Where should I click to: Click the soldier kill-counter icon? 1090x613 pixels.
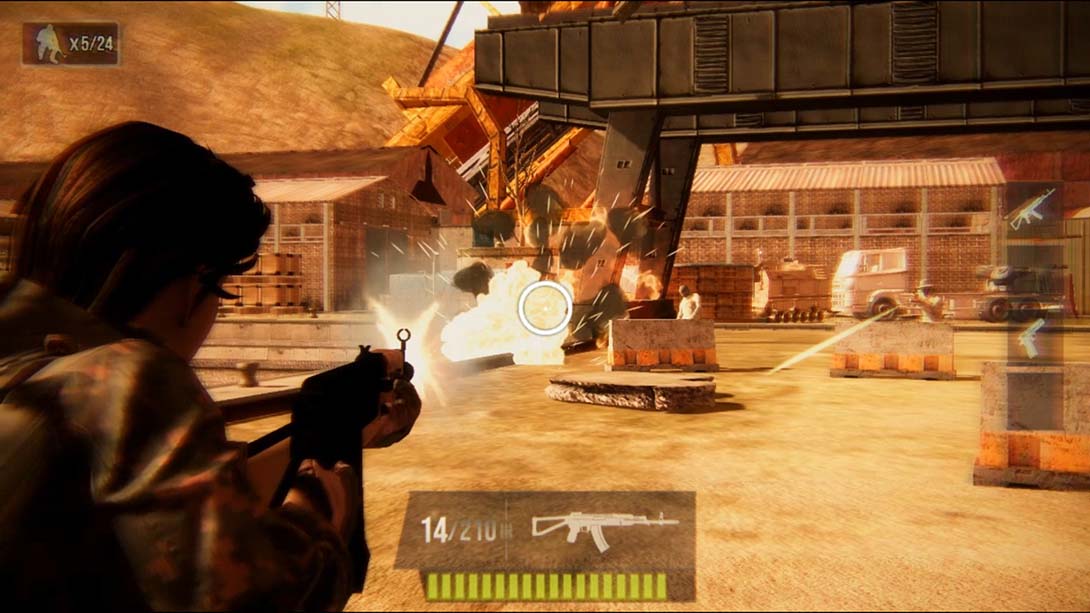(x=46, y=44)
